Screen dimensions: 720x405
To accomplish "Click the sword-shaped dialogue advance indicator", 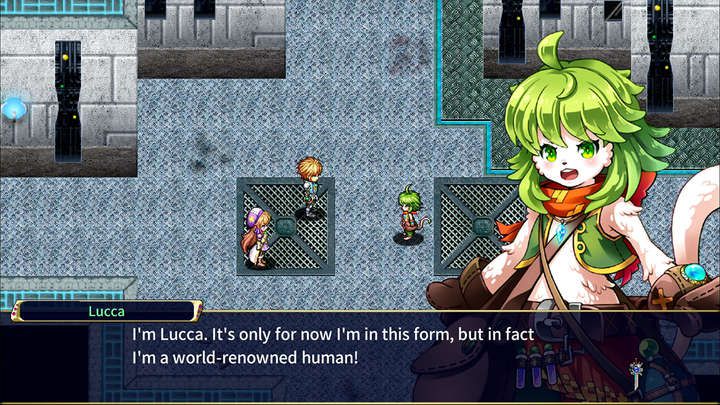I will tap(636, 376).
